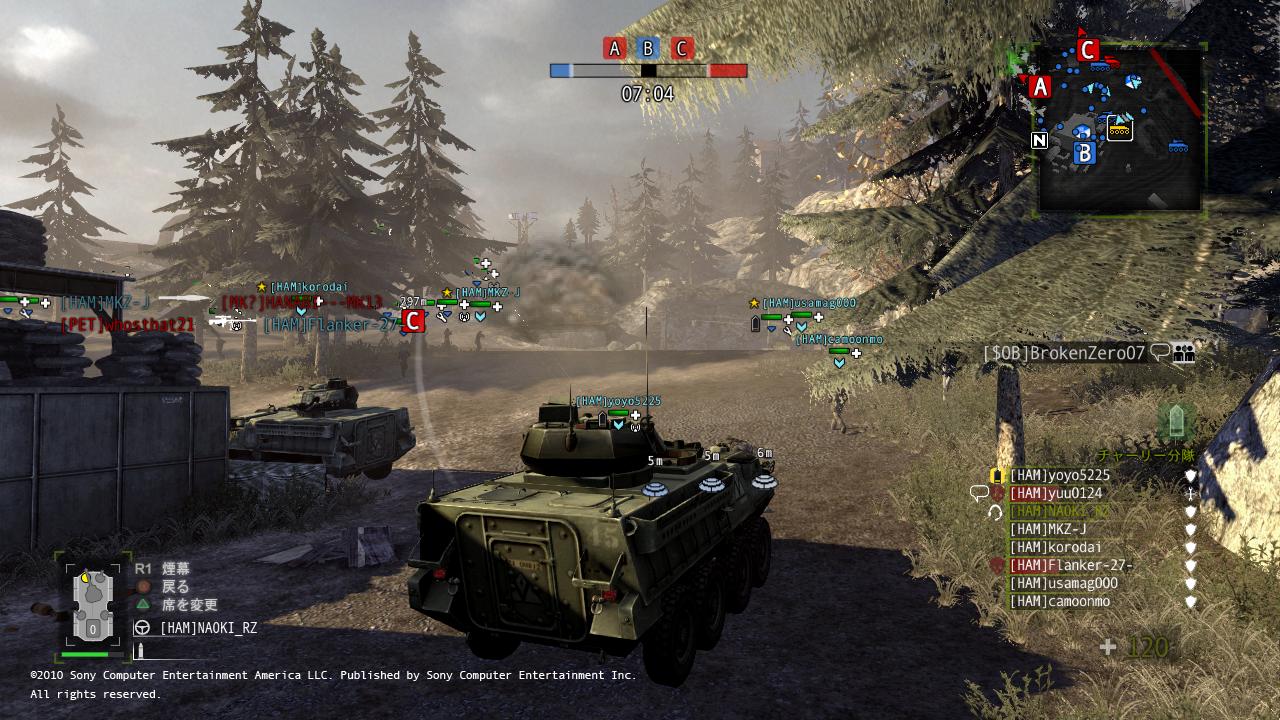Select objective A icon above the score bar
This screenshot has height=720, width=1280.
tap(614, 48)
